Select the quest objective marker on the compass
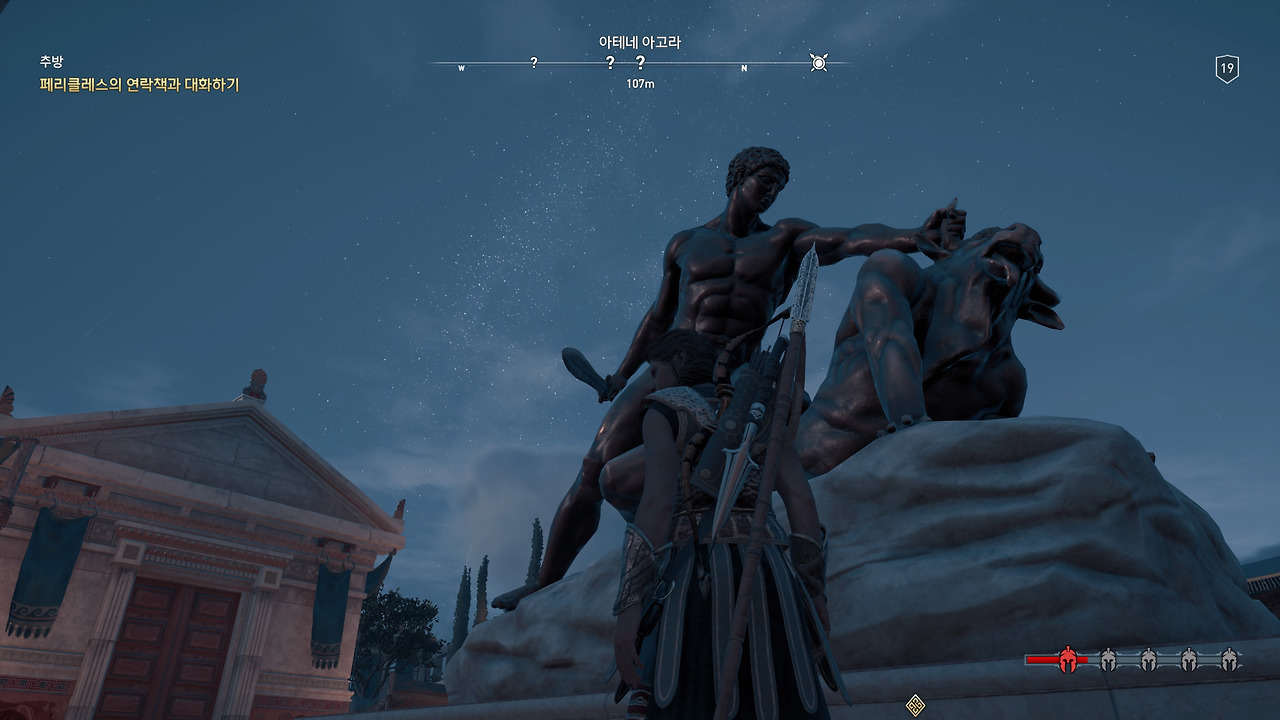This screenshot has height=720, width=1280. click(x=818, y=63)
